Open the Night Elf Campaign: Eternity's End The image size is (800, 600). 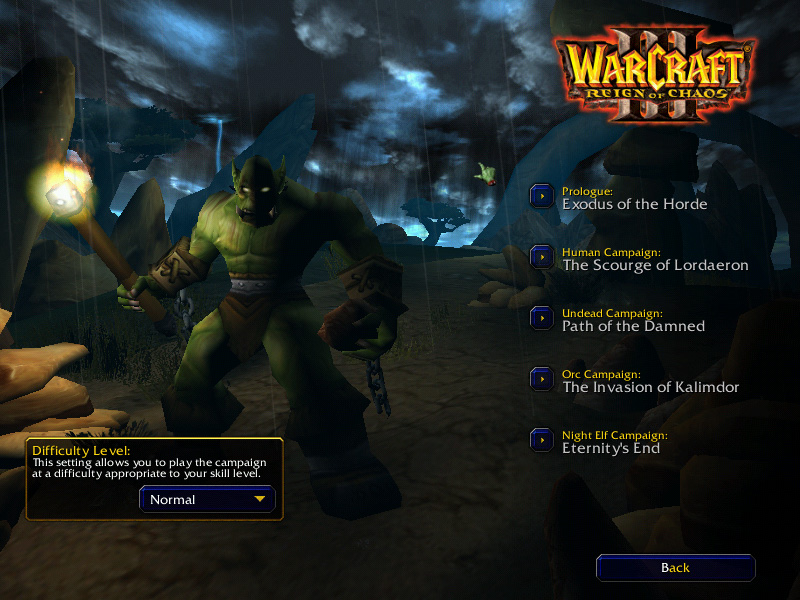click(x=542, y=440)
